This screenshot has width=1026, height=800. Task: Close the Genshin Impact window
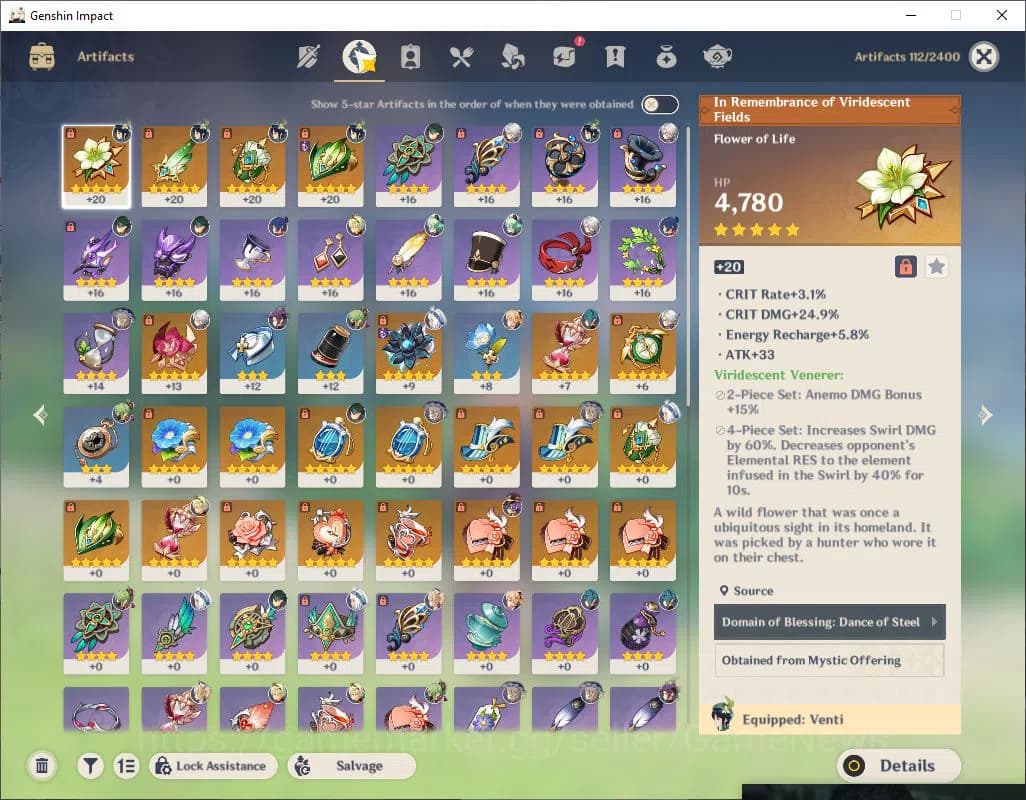tap(1002, 15)
